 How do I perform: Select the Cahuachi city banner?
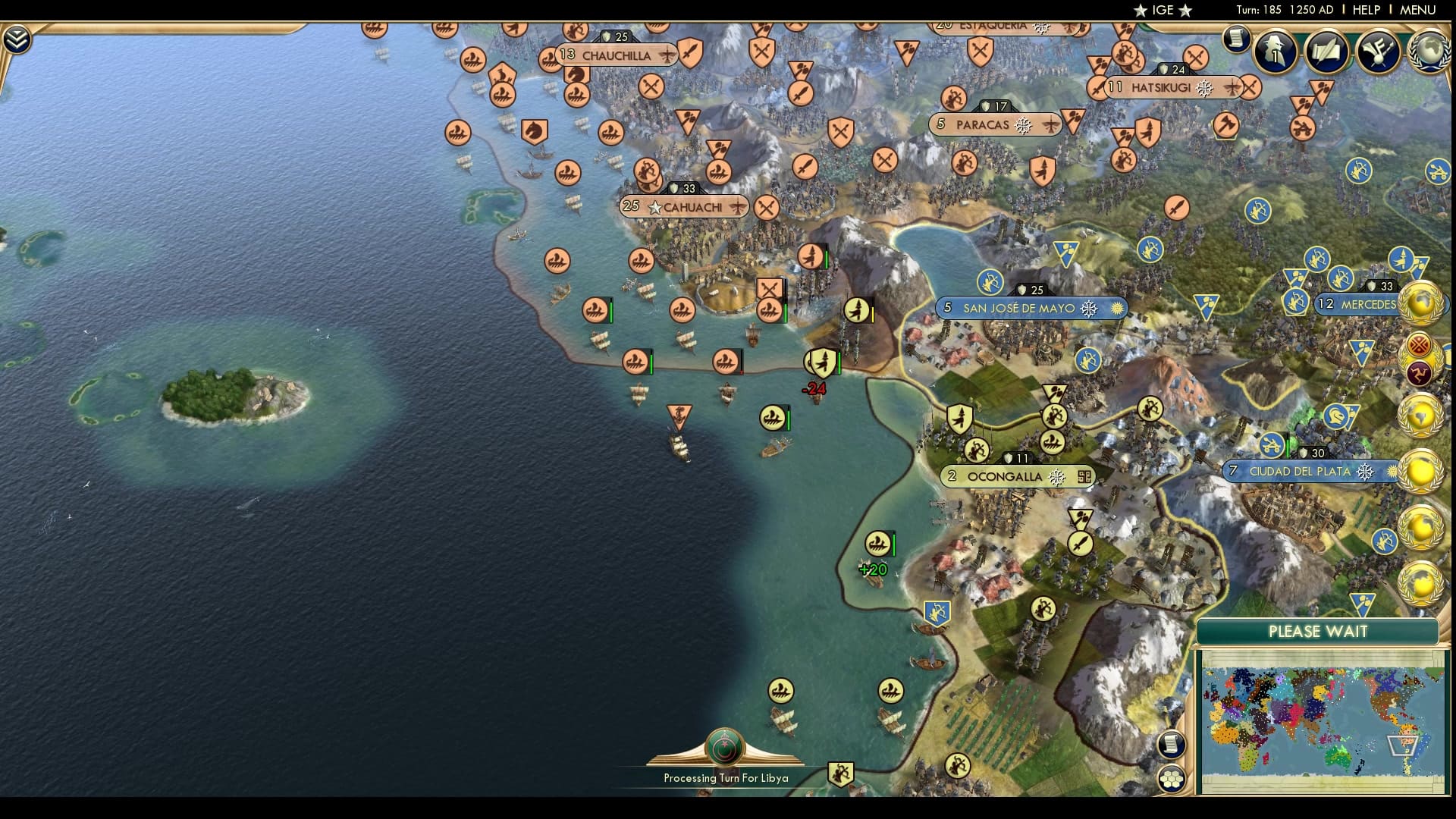pos(683,206)
